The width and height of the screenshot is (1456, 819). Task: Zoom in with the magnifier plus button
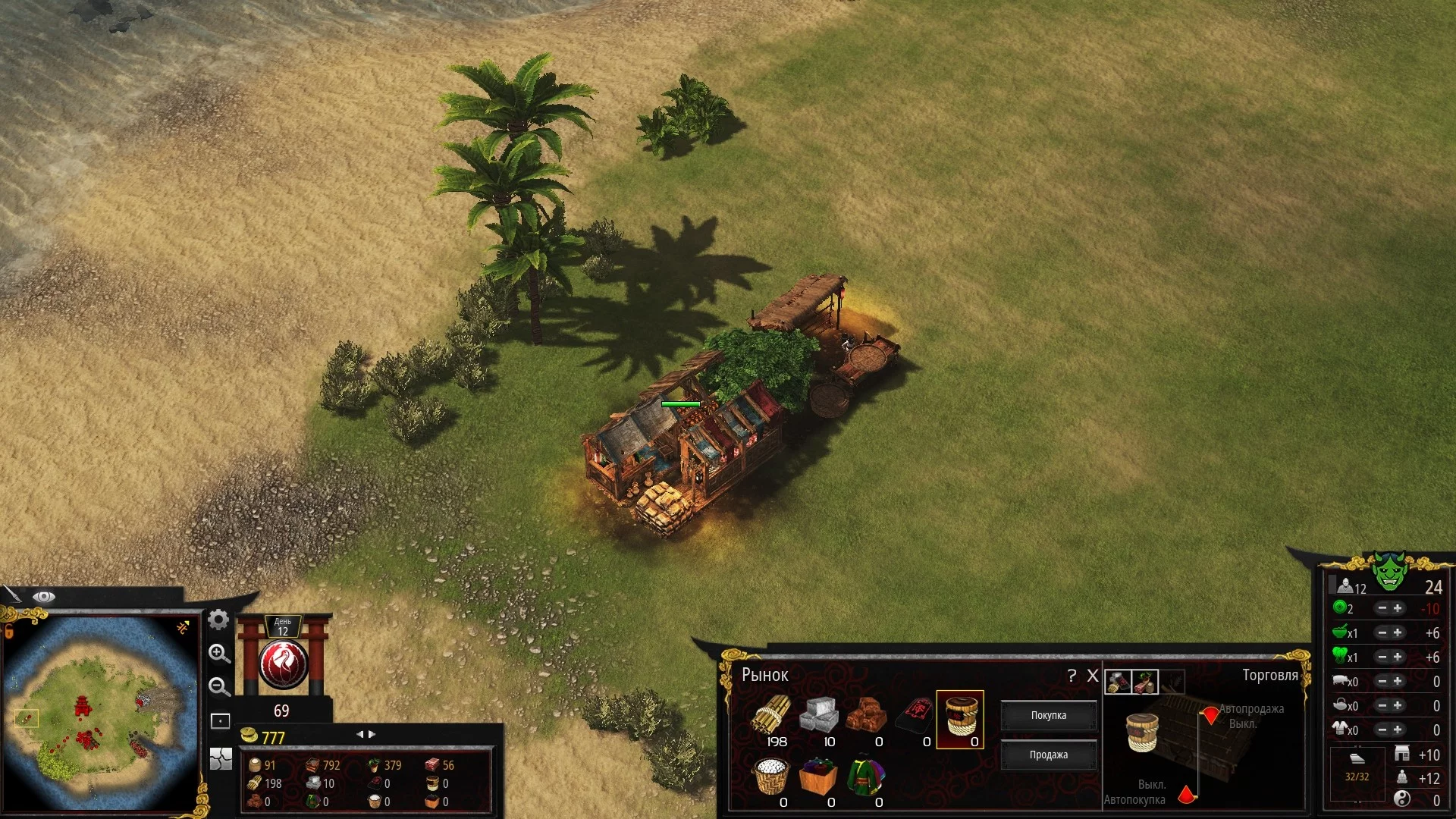pos(219,654)
